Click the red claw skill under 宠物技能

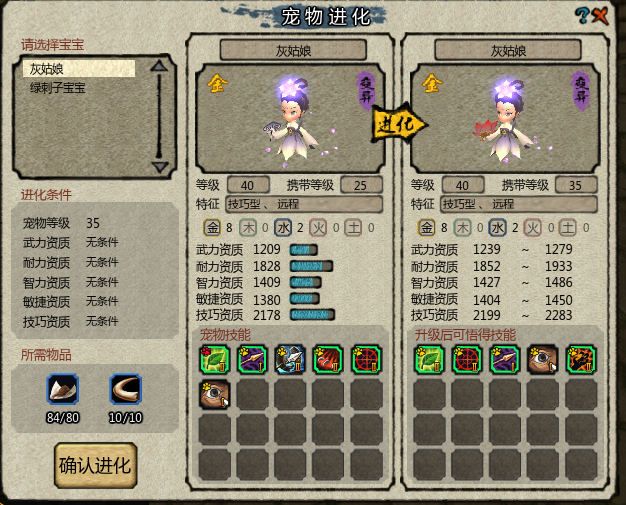pos(329,360)
